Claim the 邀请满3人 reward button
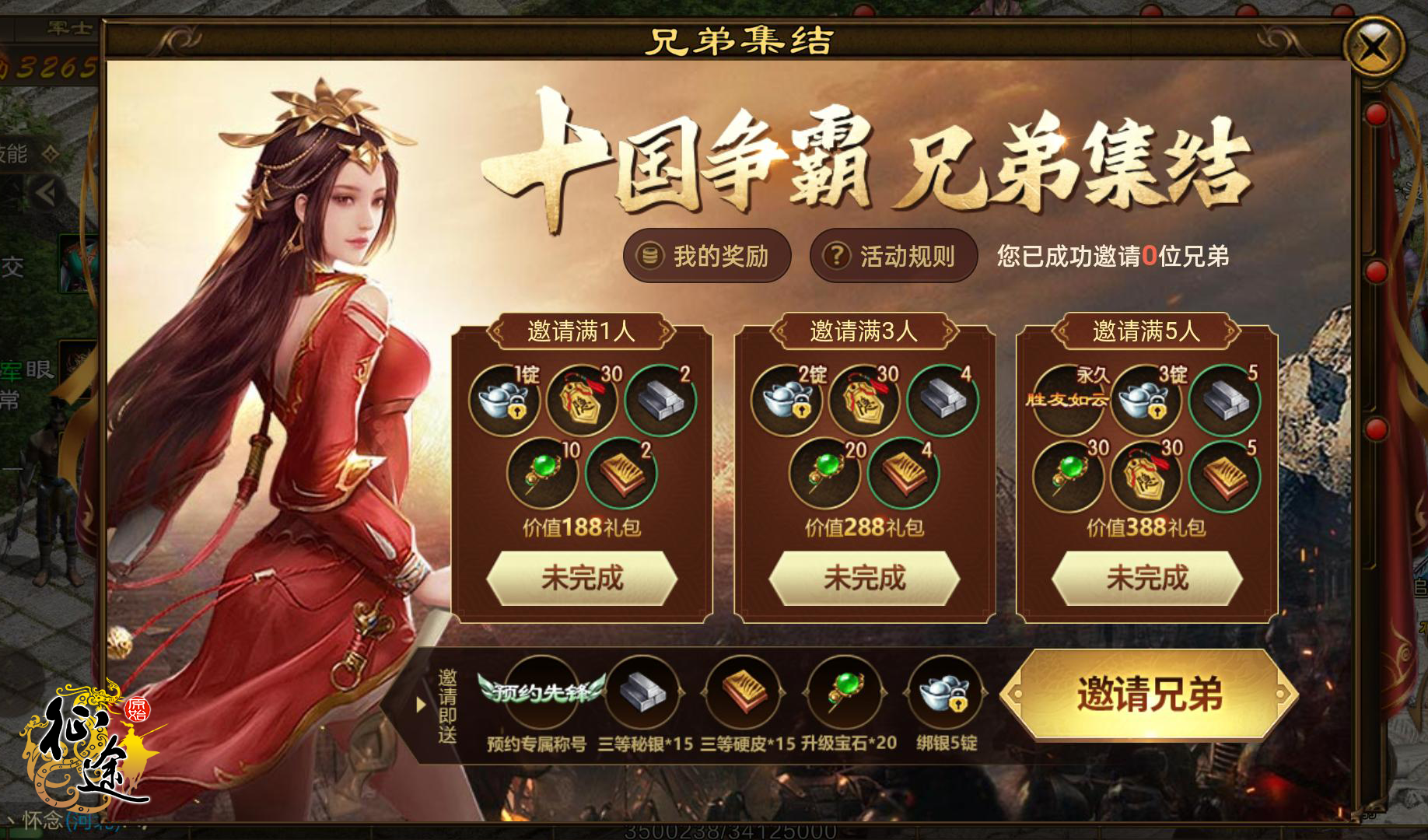Screen dimensions: 1428x840 coord(864,578)
